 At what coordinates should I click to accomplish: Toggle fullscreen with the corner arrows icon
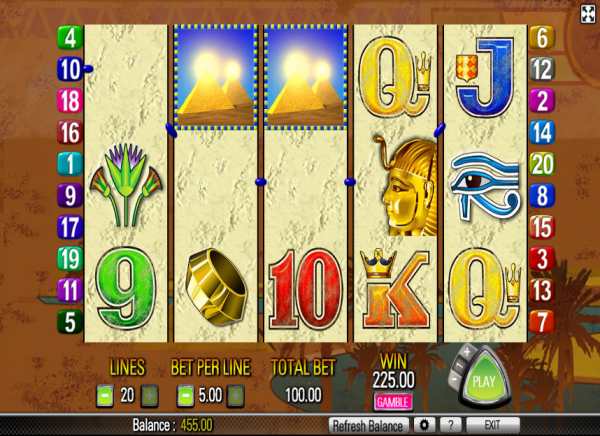(588, 11)
